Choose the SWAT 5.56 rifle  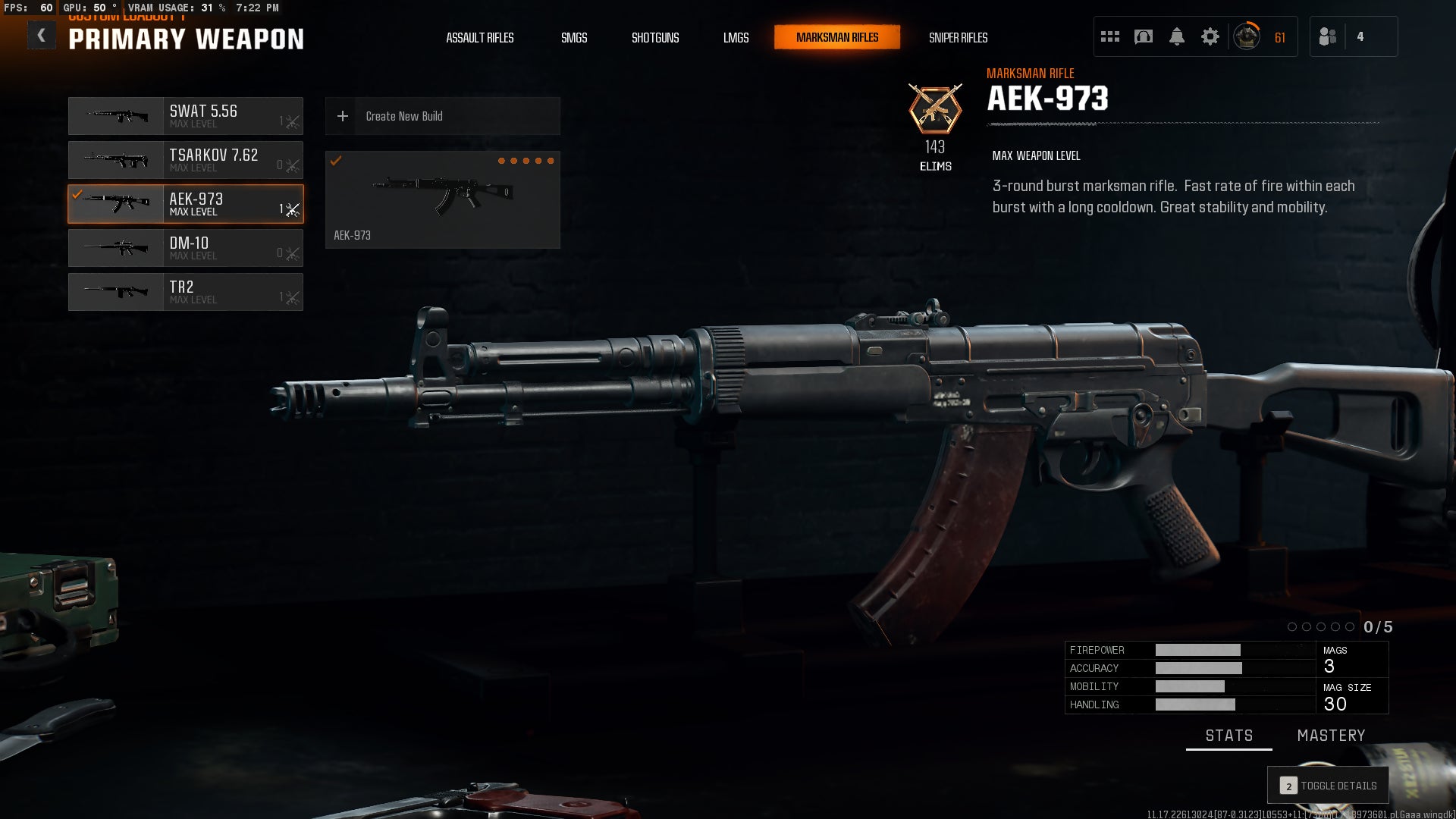186,116
